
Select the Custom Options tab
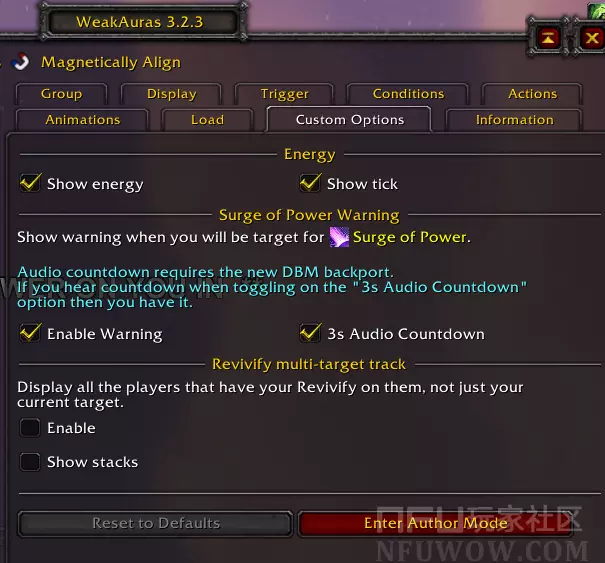click(350, 120)
